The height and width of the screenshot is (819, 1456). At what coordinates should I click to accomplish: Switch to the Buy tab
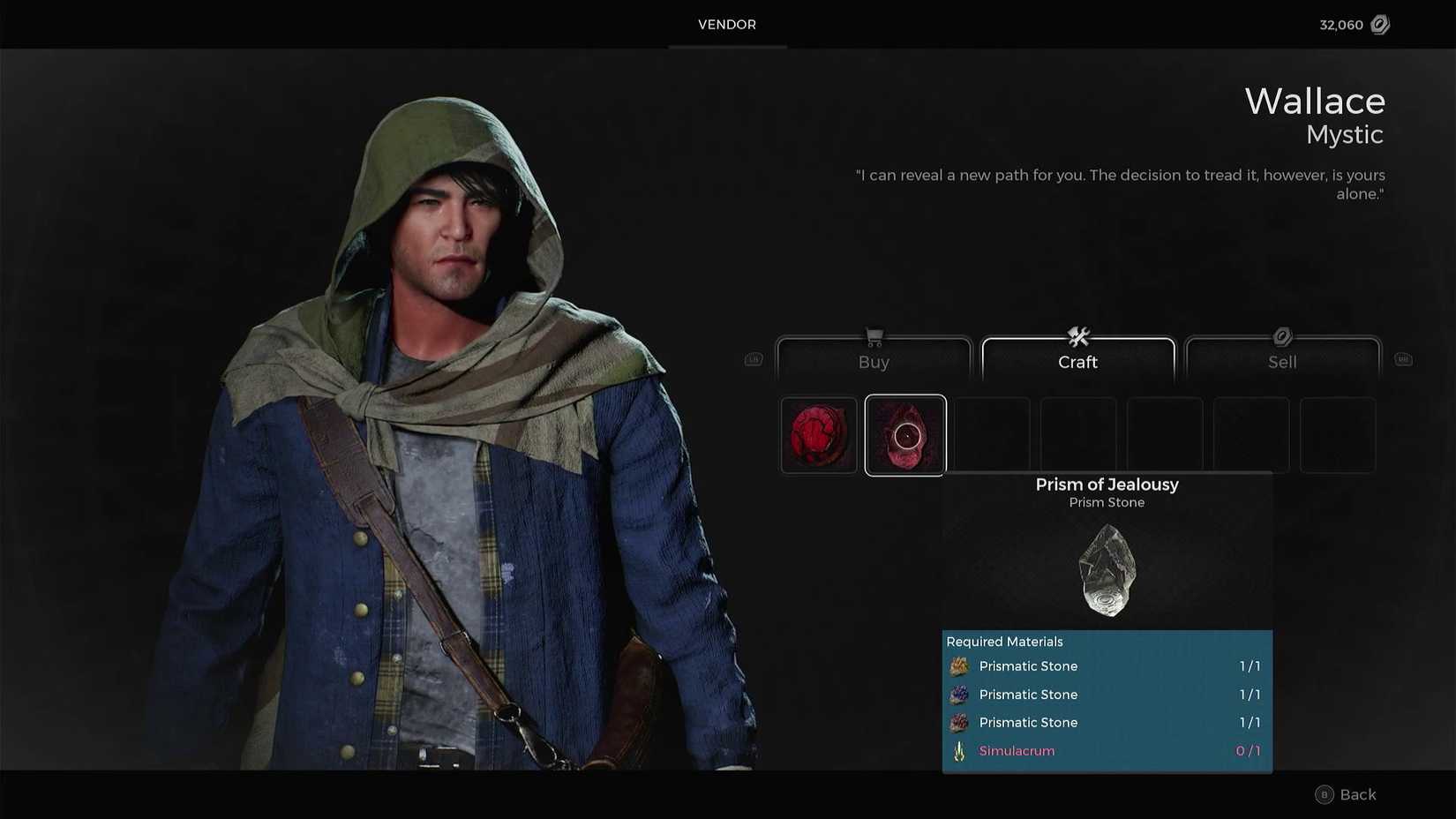(874, 362)
